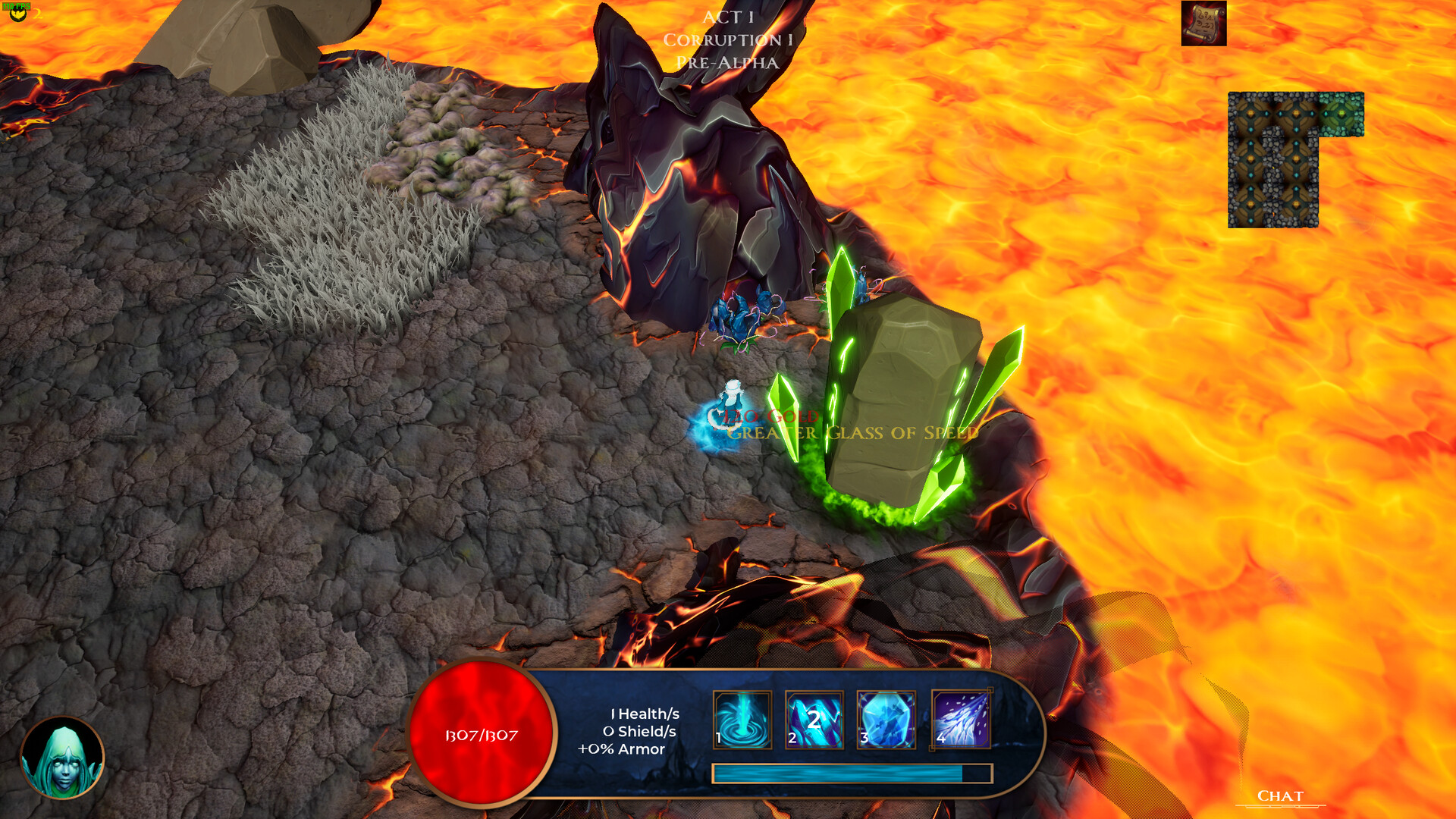
Task: Collect the 110 Gold loot label
Action: tap(762, 416)
